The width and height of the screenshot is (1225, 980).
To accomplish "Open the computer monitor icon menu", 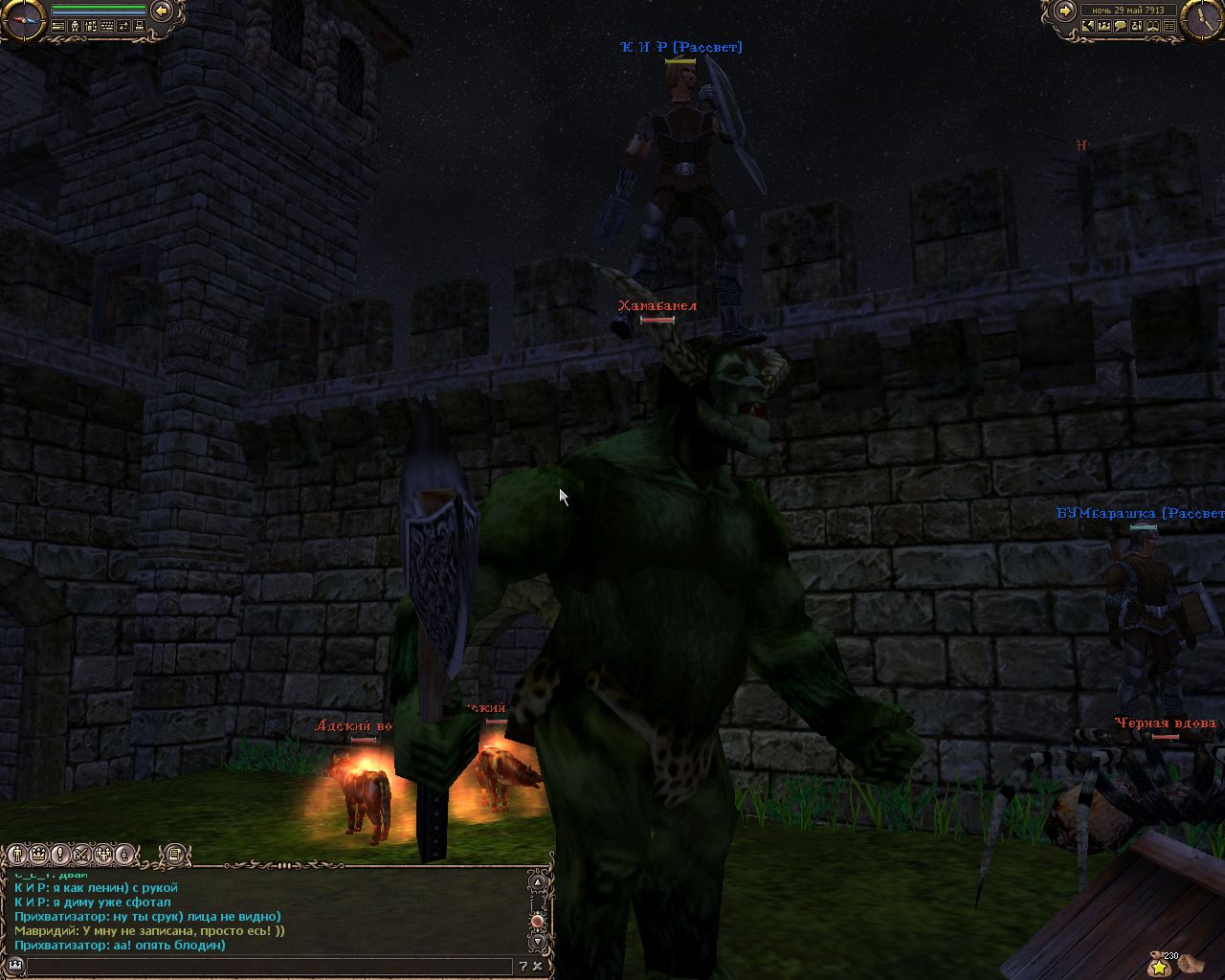I will pos(140,26).
